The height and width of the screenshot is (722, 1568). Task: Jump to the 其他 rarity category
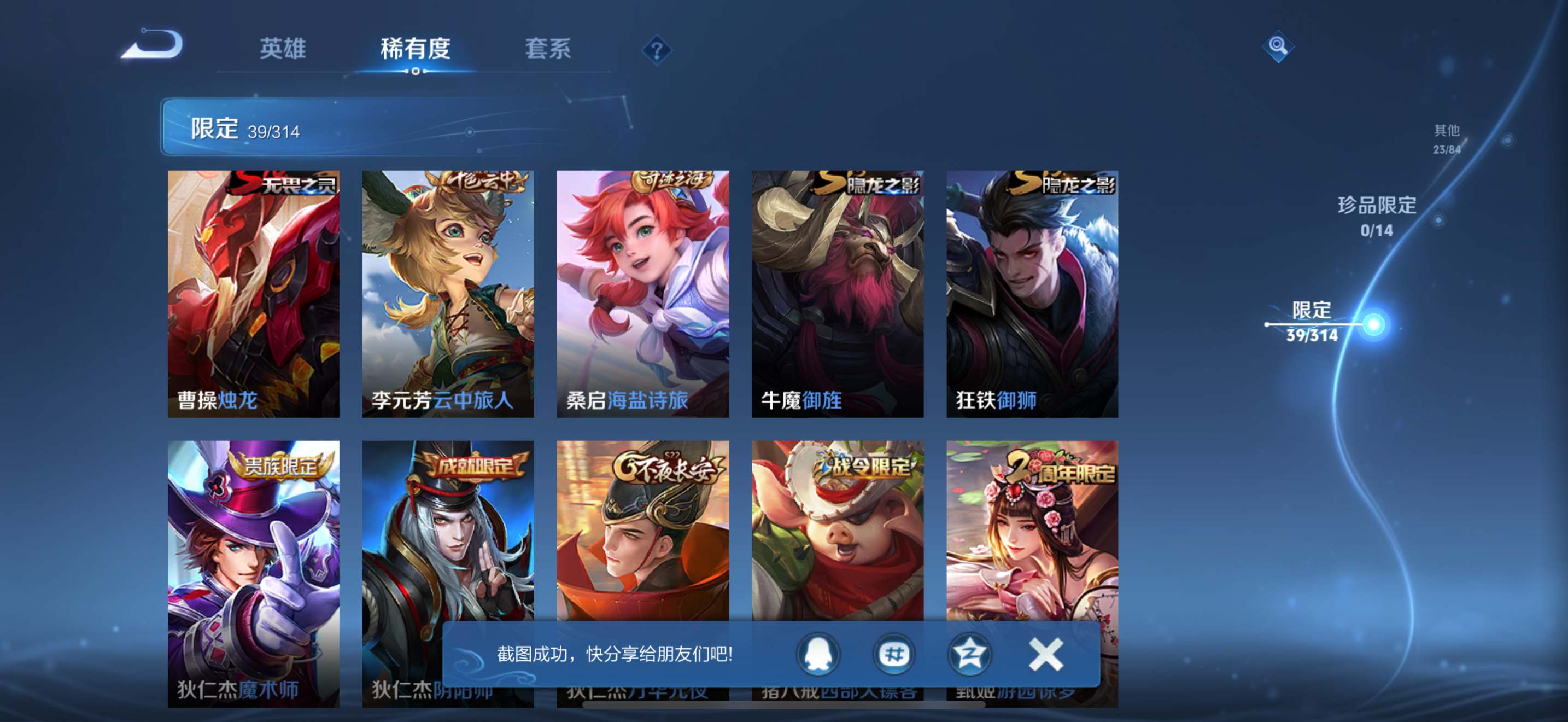(x=1446, y=138)
